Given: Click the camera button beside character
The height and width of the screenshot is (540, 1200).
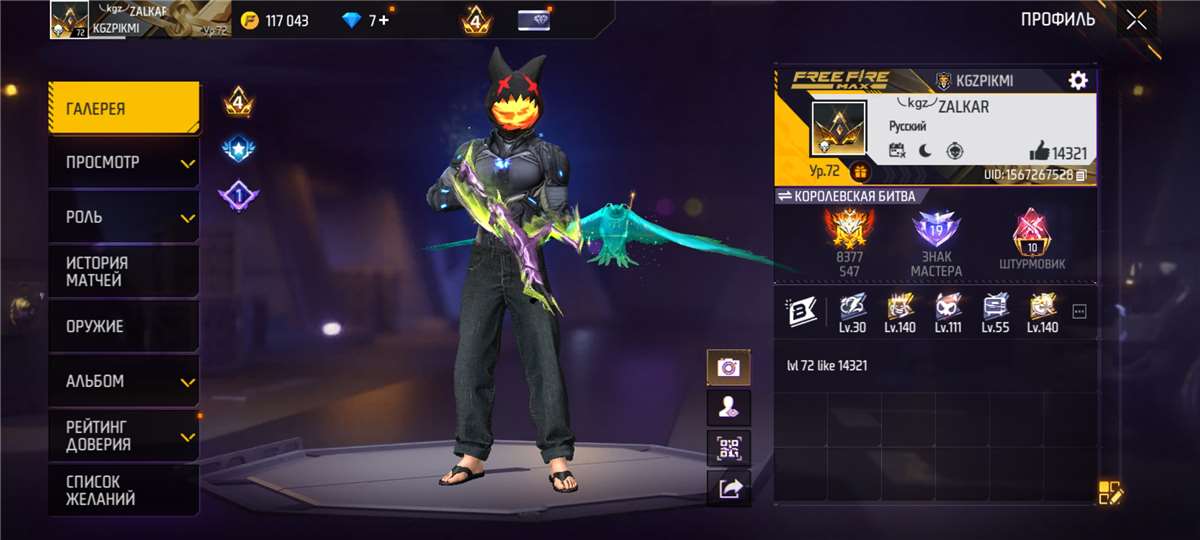Looking at the screenshot, I should click(728, 367).
